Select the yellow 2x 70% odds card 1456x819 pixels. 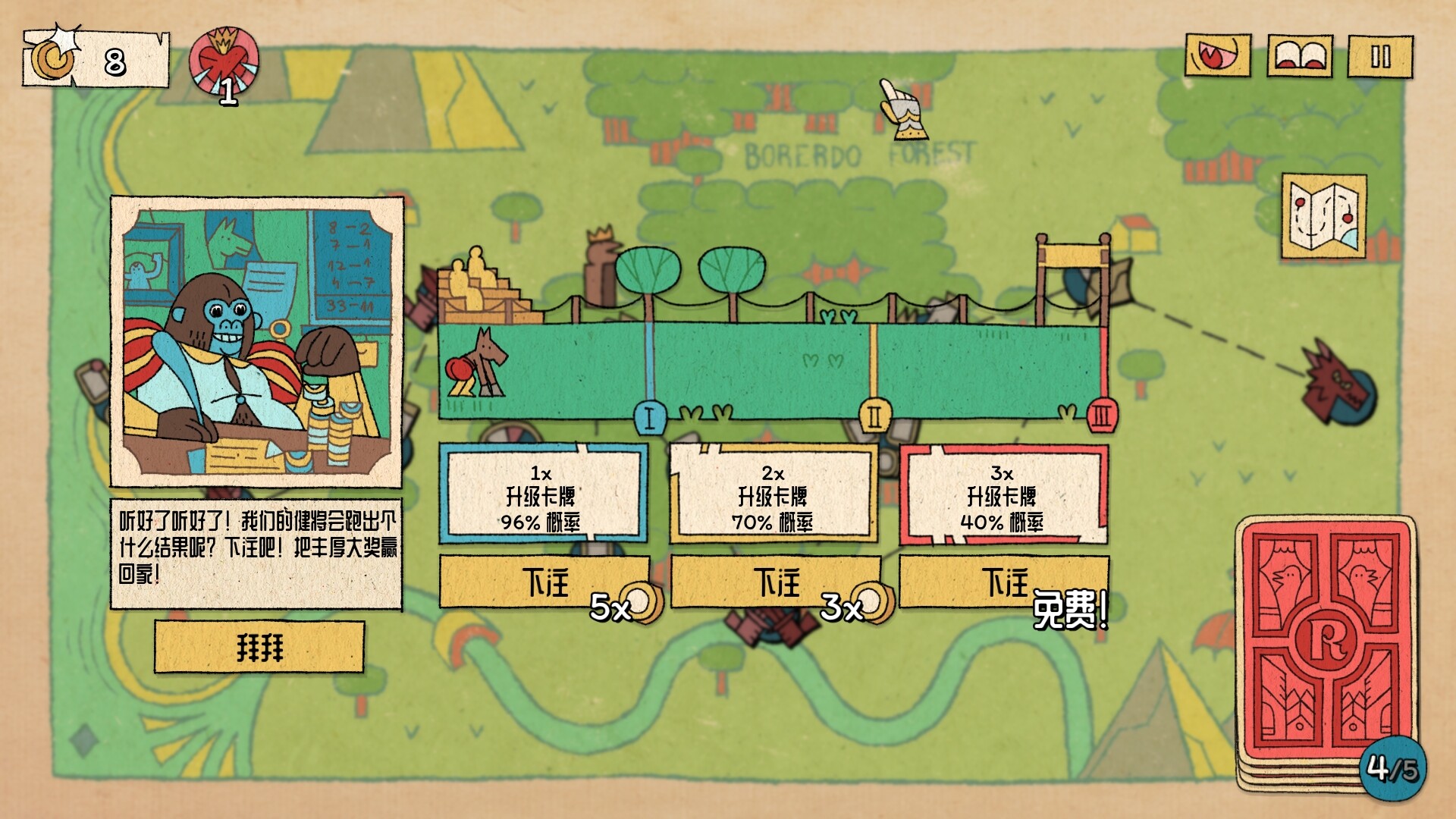pos(773,495)
